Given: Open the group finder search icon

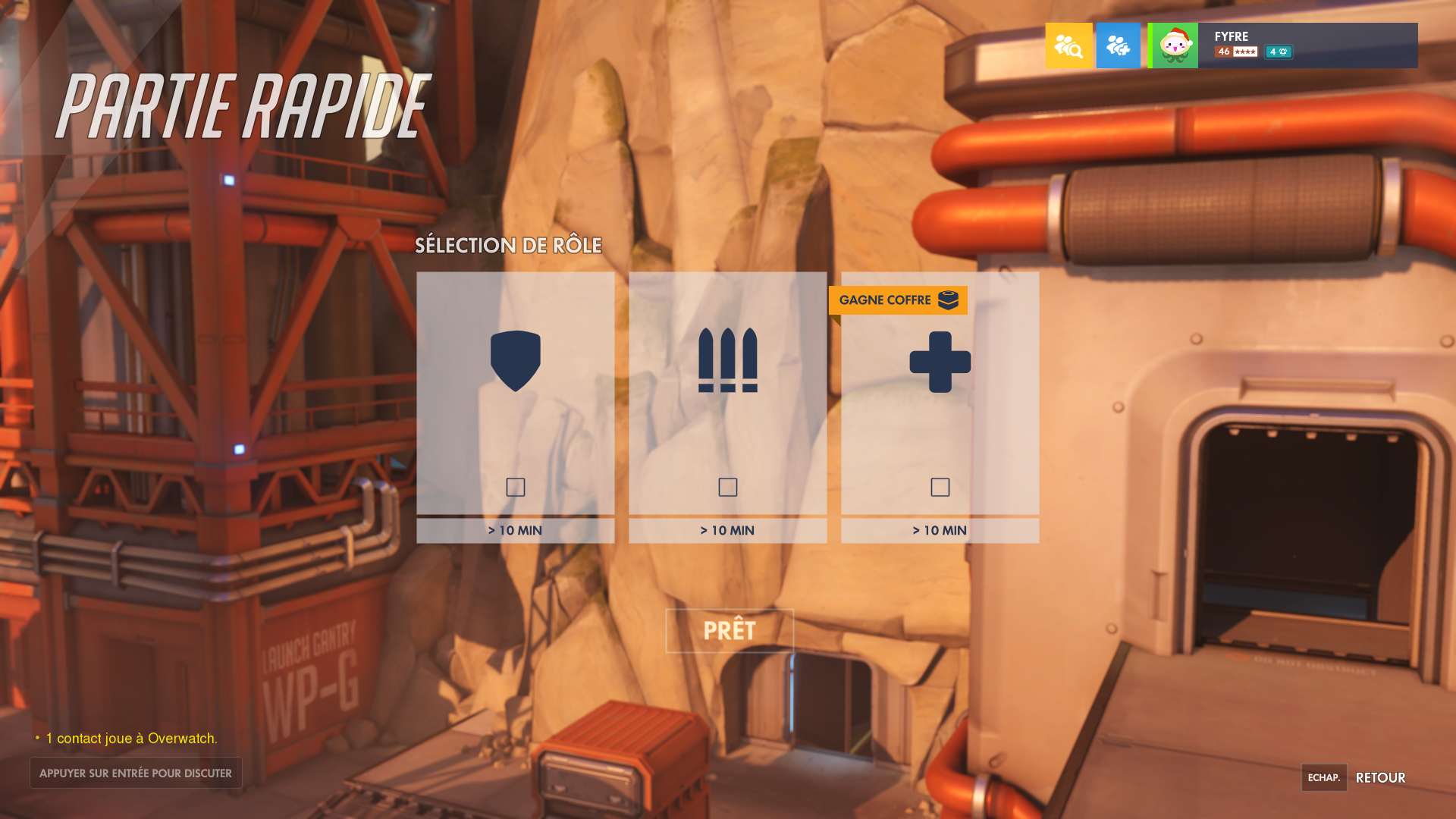Looking at the screenshot, I should click(x=1068, y=45).
